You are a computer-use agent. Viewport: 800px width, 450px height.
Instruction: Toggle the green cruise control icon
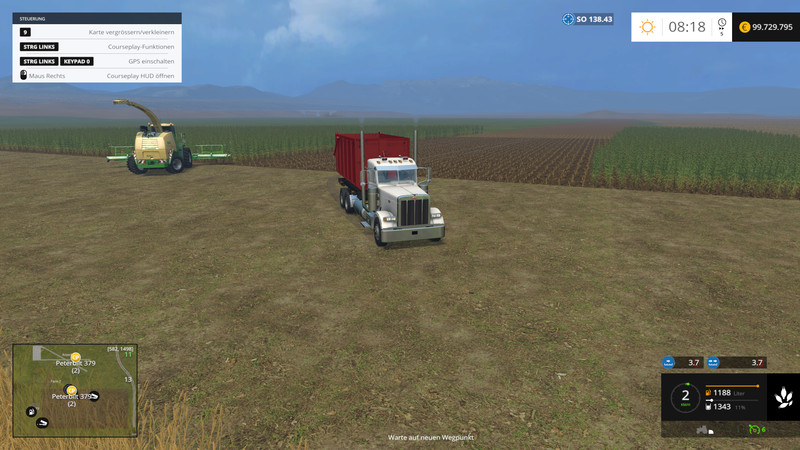(x=755, y=429)
